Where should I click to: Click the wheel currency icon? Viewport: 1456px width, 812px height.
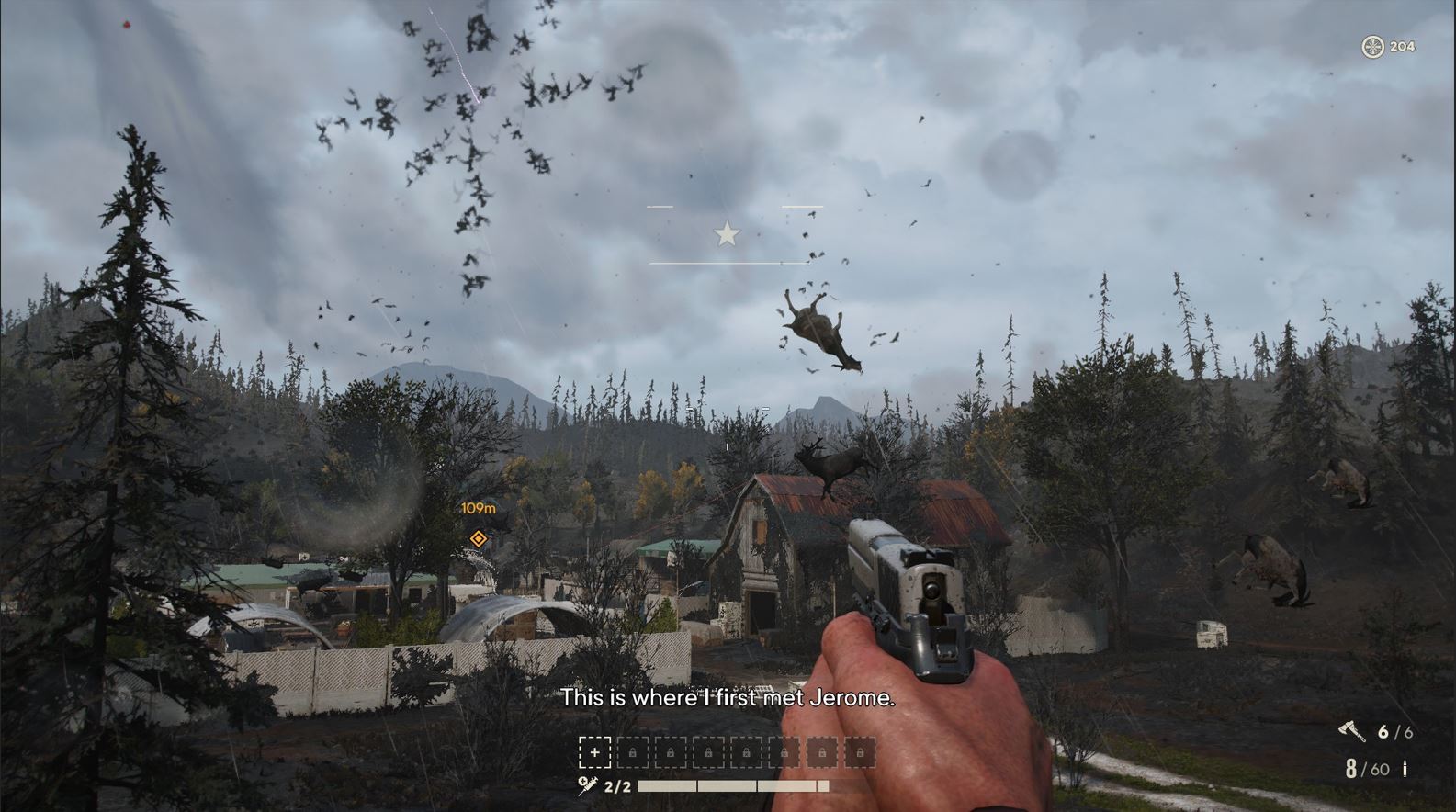pyautogui.click(x=1372, y=47)
